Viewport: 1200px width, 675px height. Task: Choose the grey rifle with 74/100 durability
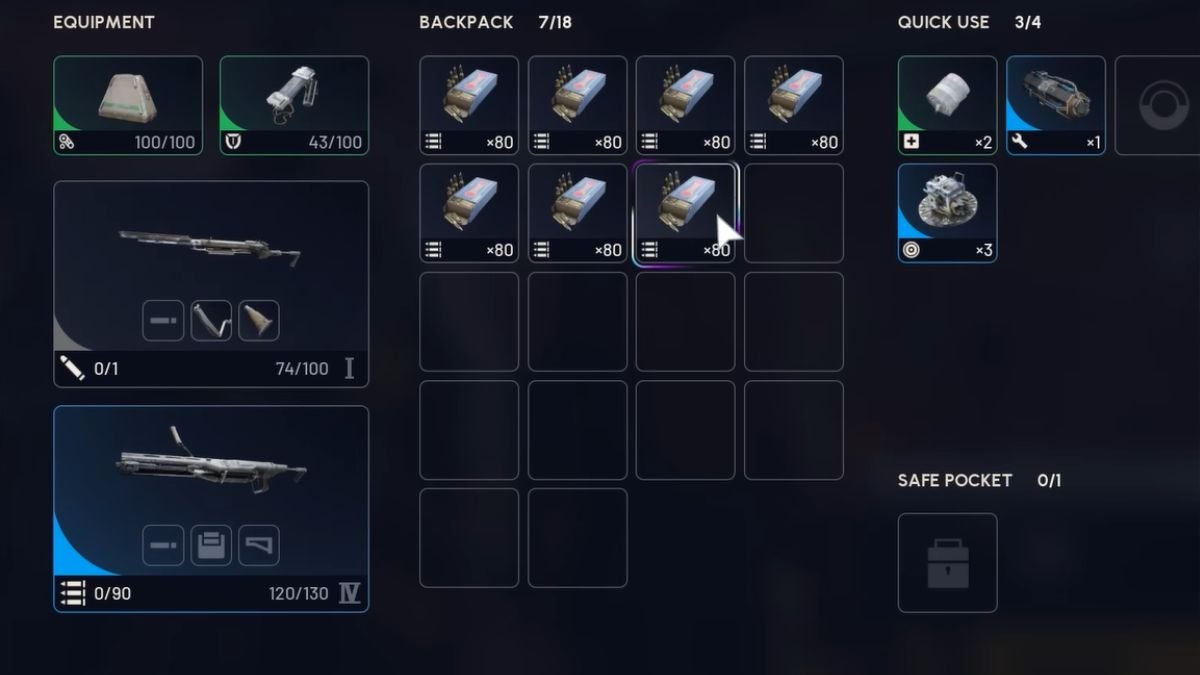(x=211, y=283)
